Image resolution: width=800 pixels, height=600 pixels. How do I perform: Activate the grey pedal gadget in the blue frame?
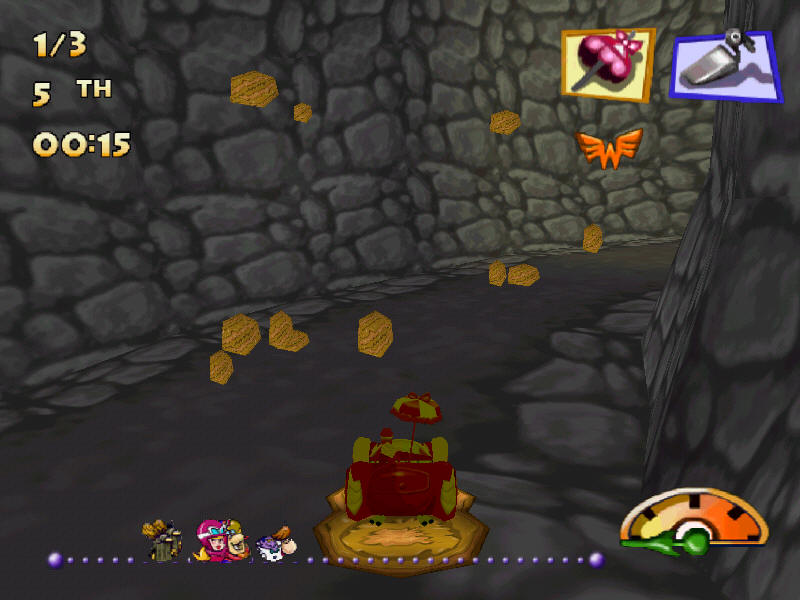(x=726, y=65)
